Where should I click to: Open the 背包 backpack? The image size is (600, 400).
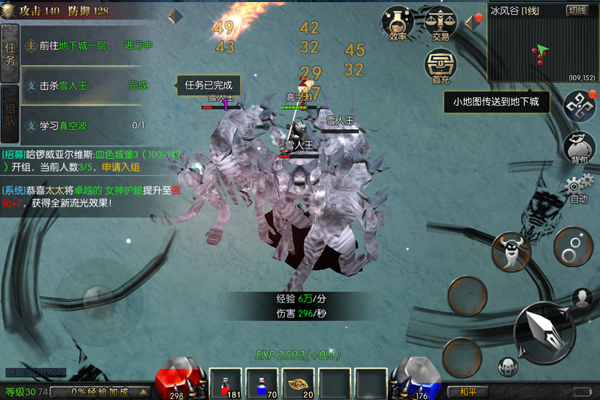click(575, 146)
